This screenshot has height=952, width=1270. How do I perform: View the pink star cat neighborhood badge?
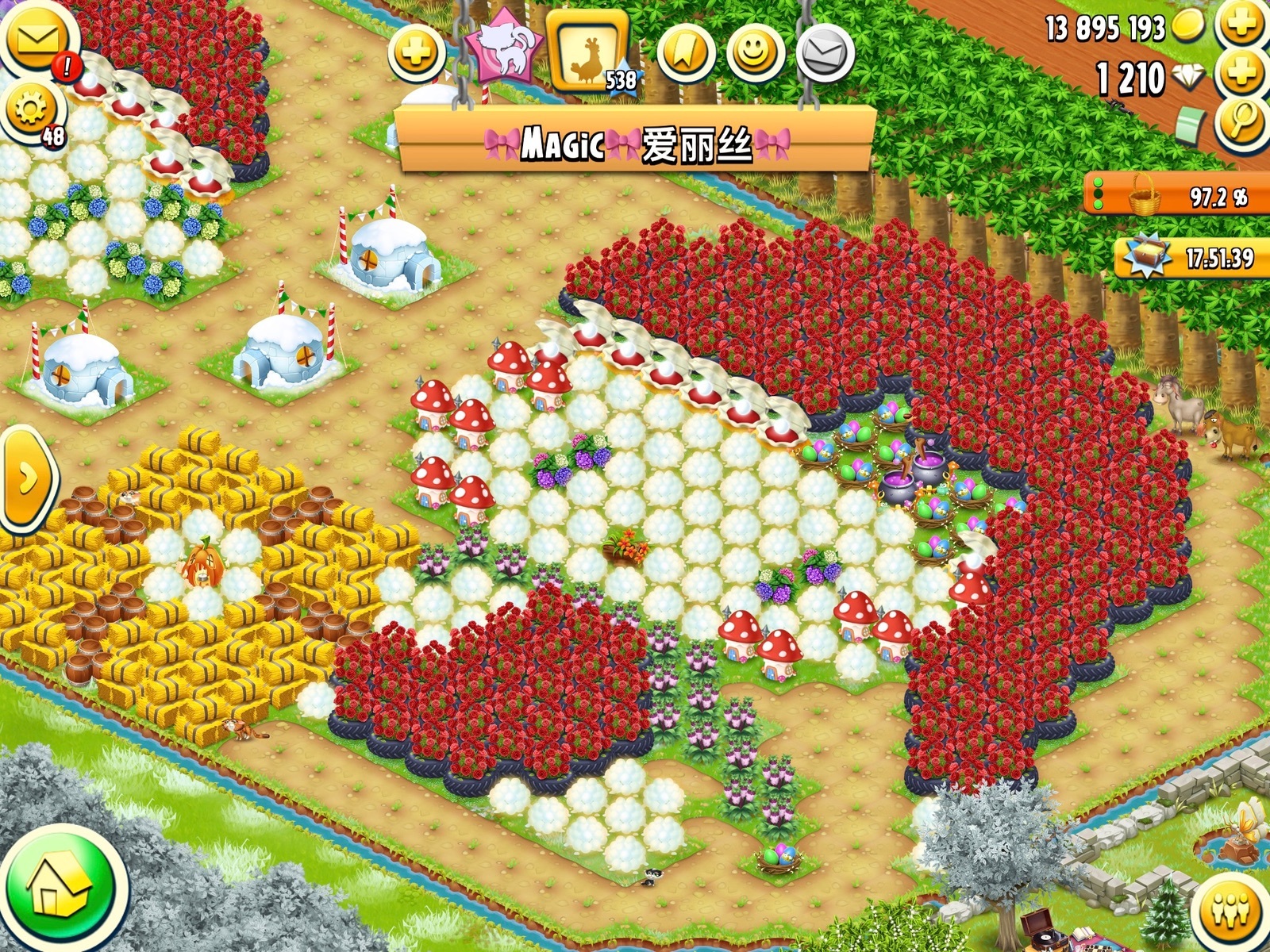click(x=506, y=49)
